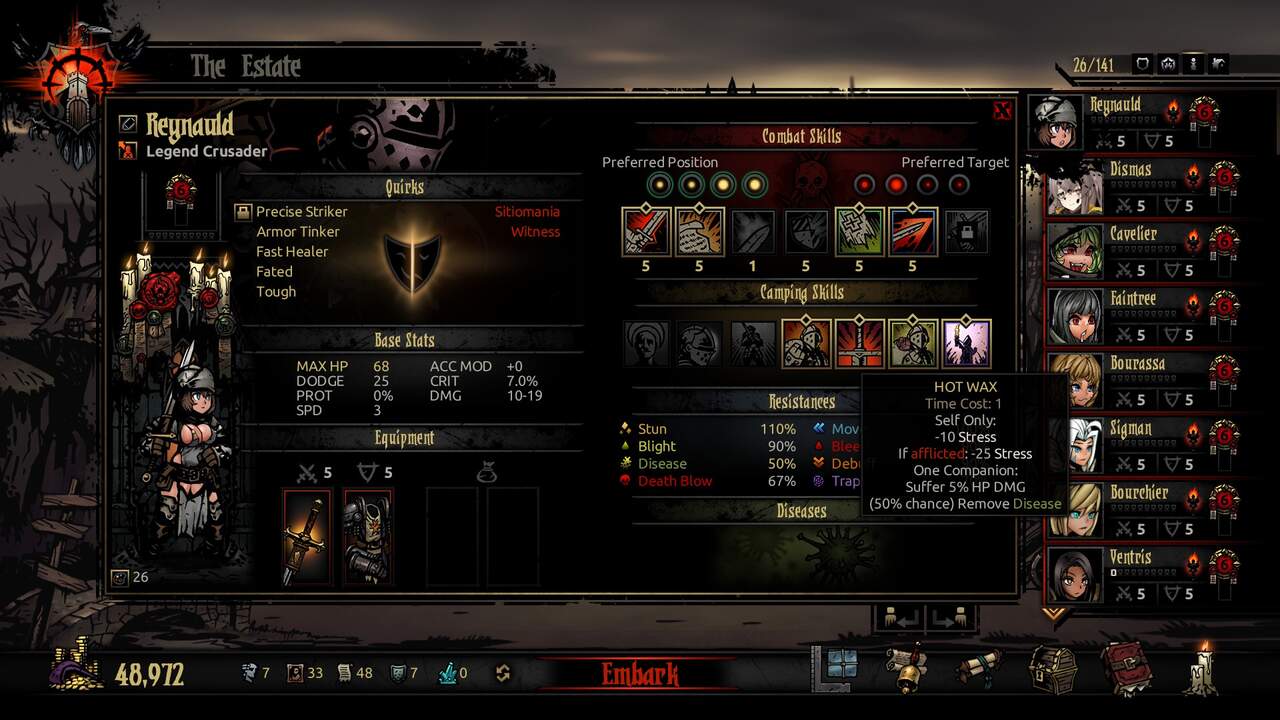
Task: Toggle the Smite sword combat skill
Action: (645, 232)
